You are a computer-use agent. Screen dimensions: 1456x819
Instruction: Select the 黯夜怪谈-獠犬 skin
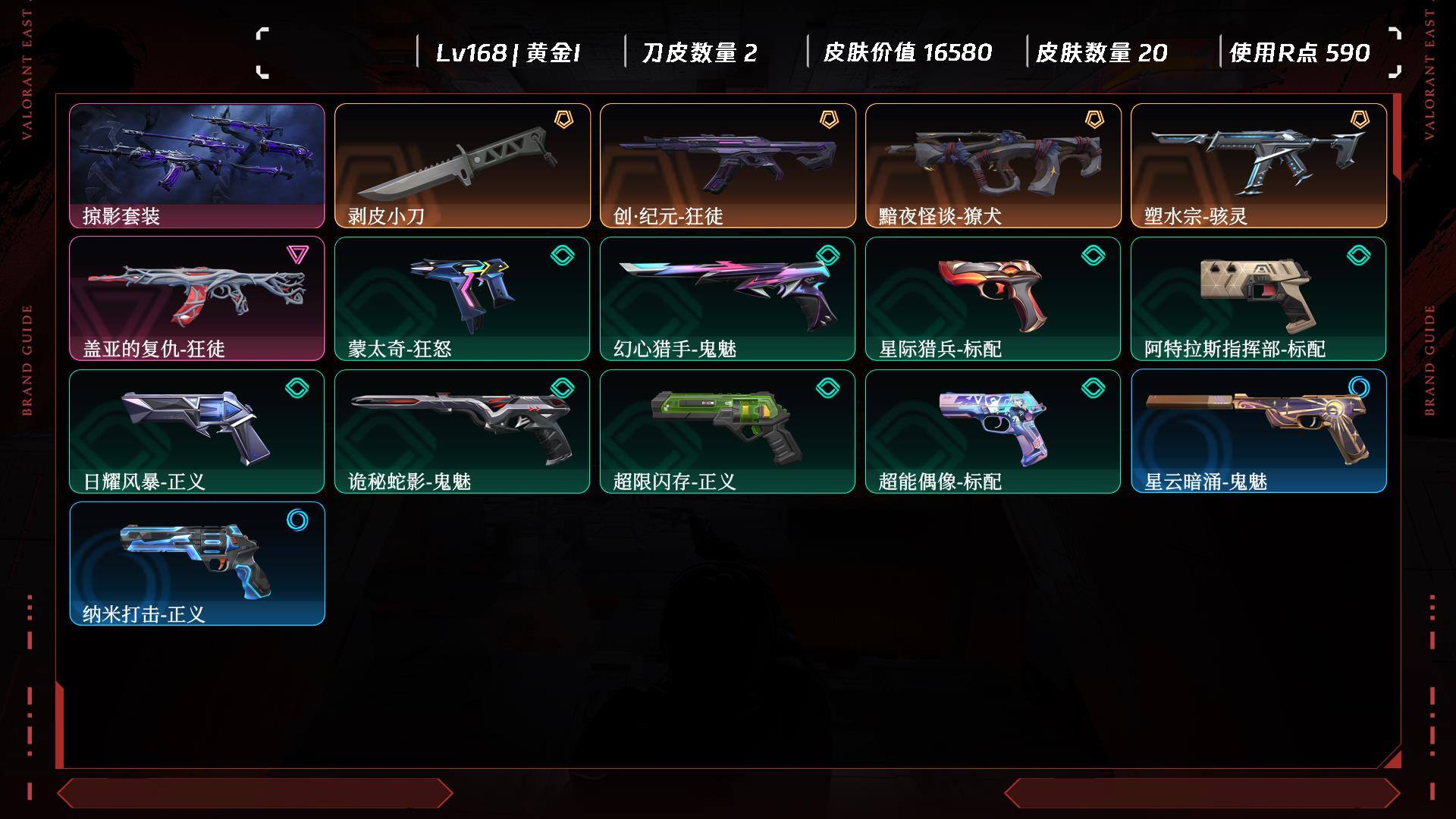point(993,165)
